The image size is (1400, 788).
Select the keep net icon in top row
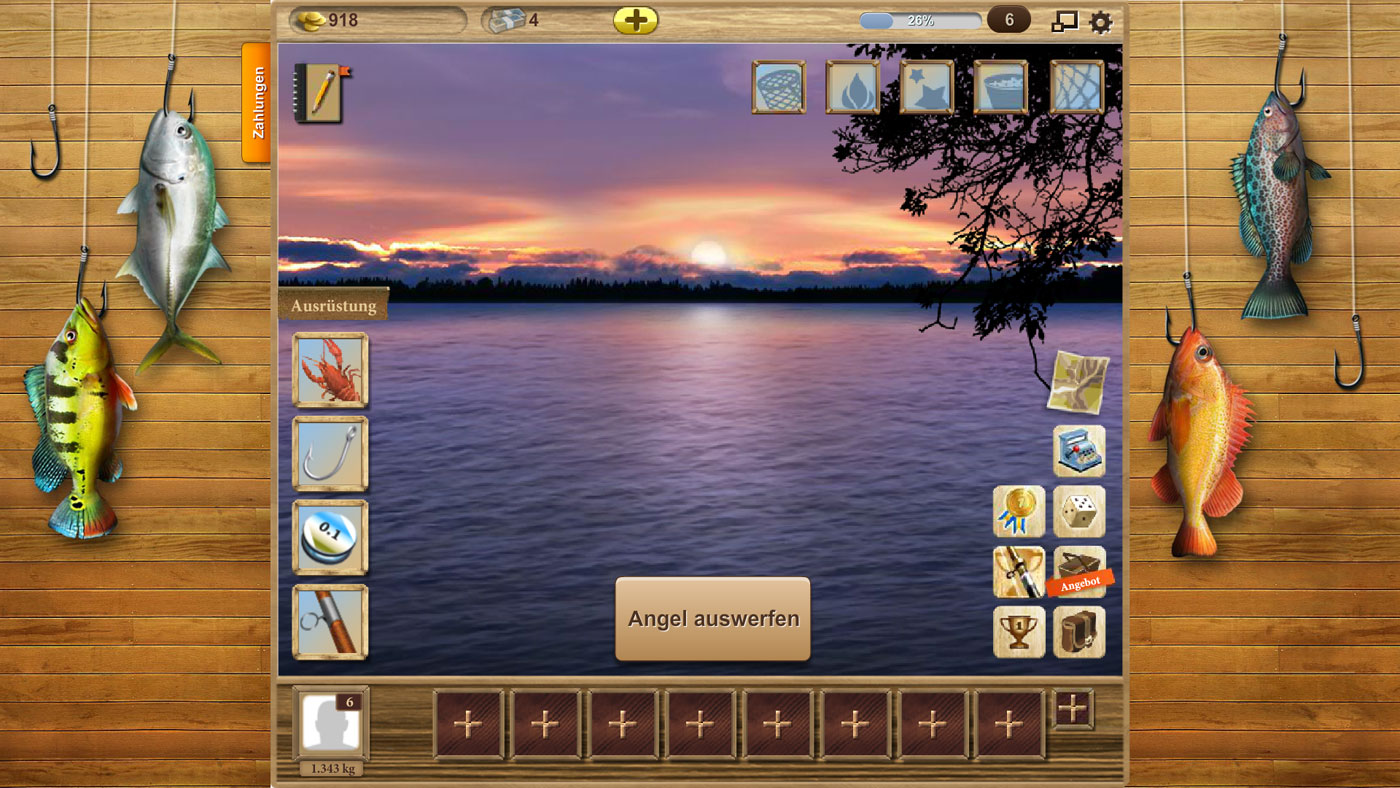pos(779,88)
